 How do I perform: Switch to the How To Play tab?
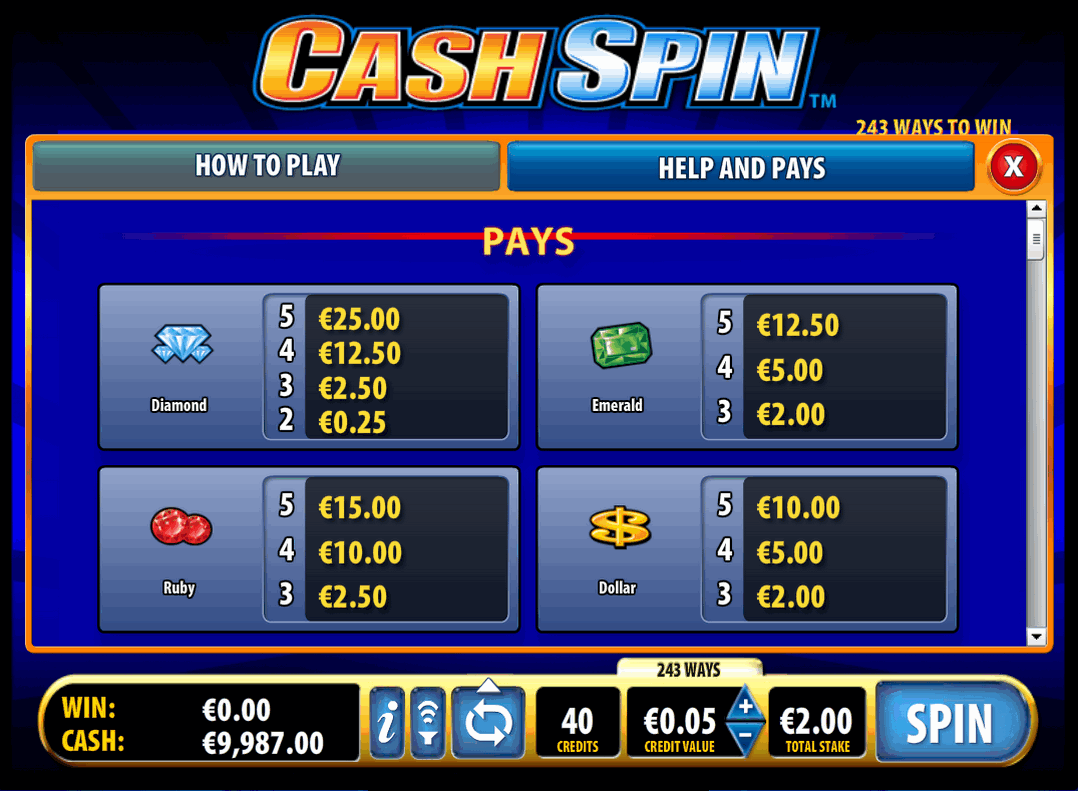266,166
